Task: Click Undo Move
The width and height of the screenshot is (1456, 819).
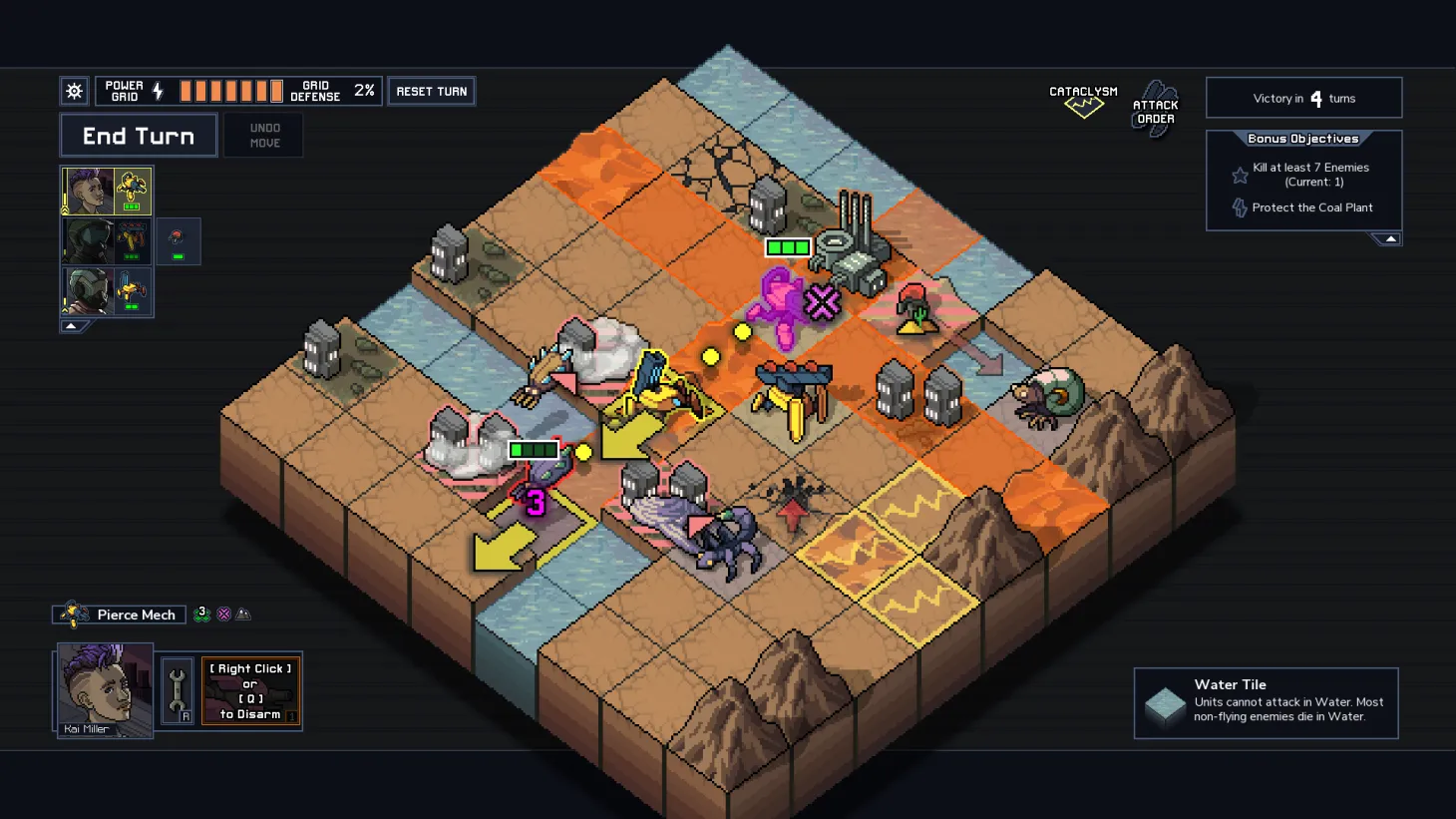Action: [x=263, y=135]
